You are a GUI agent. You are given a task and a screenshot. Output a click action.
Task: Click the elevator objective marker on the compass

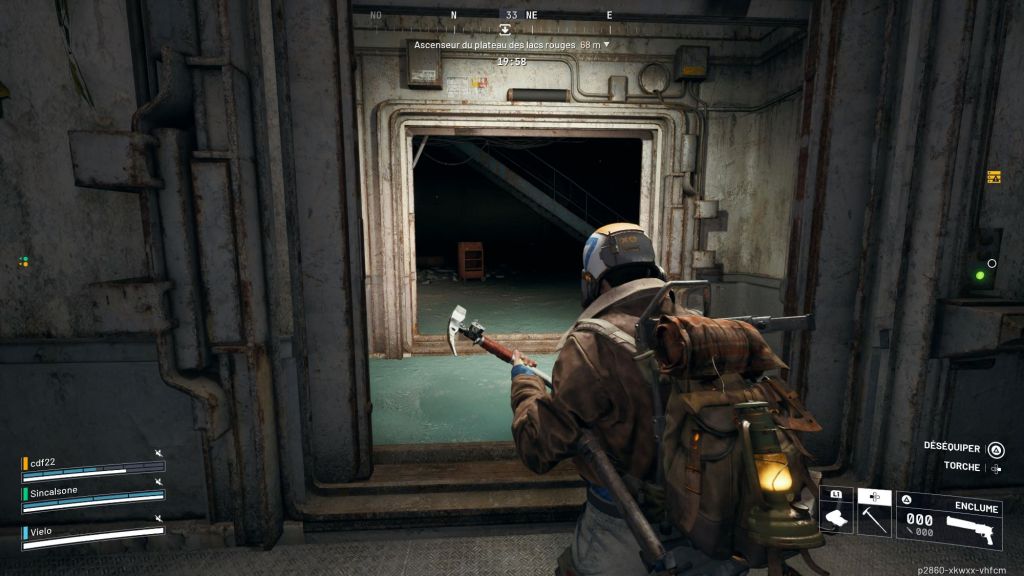coord(505,30)
